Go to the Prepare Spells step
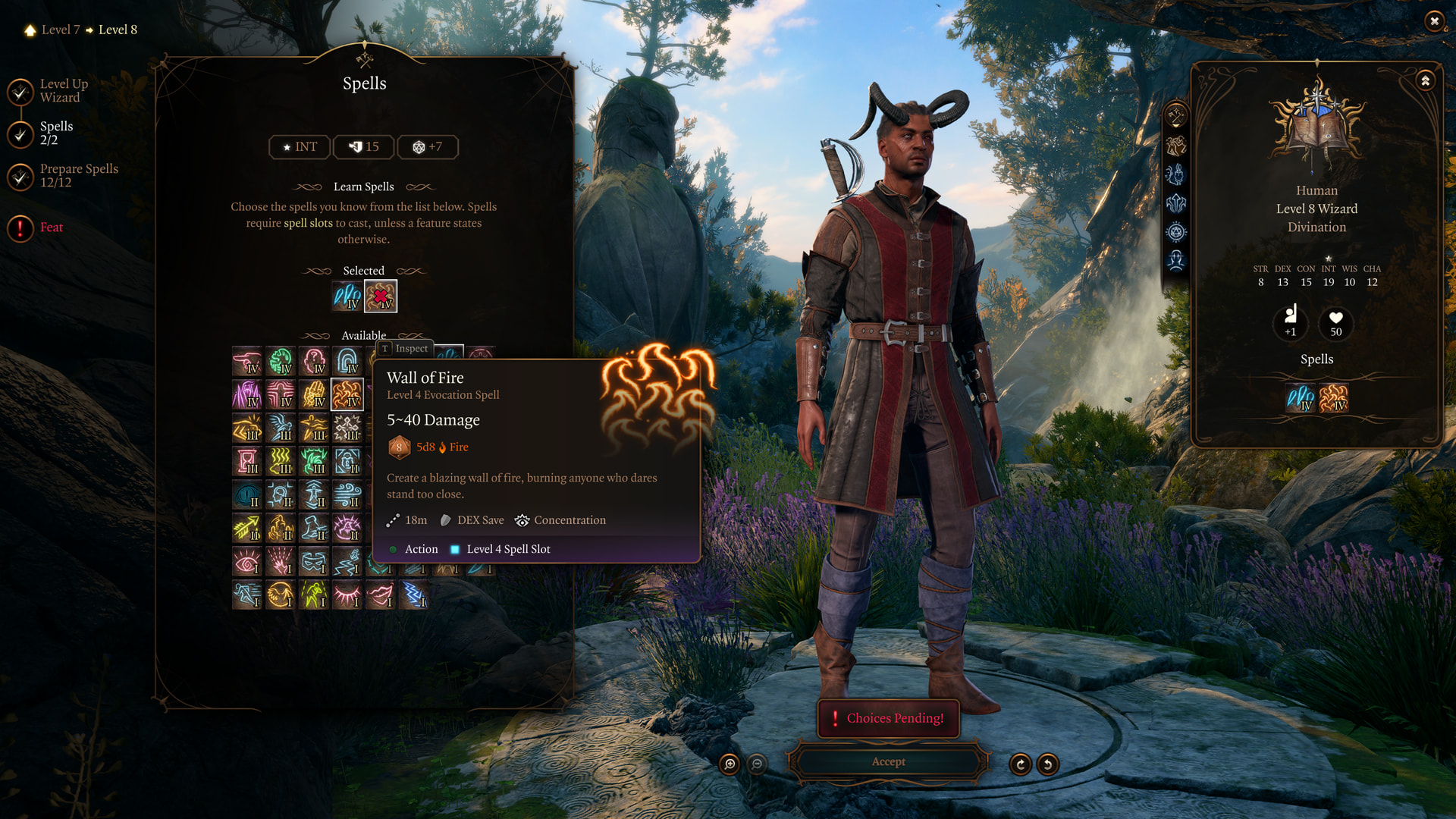 tap(78, 175)
